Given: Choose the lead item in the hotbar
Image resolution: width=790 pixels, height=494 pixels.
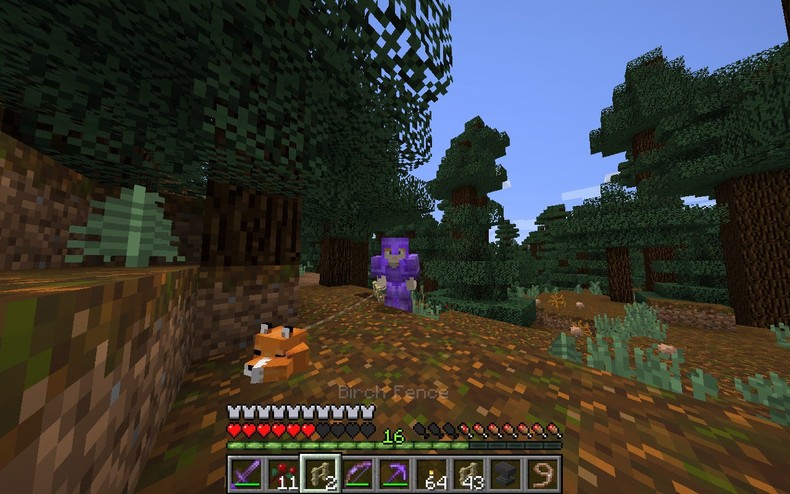Looking at the screenshot, I should coord(544,472).
